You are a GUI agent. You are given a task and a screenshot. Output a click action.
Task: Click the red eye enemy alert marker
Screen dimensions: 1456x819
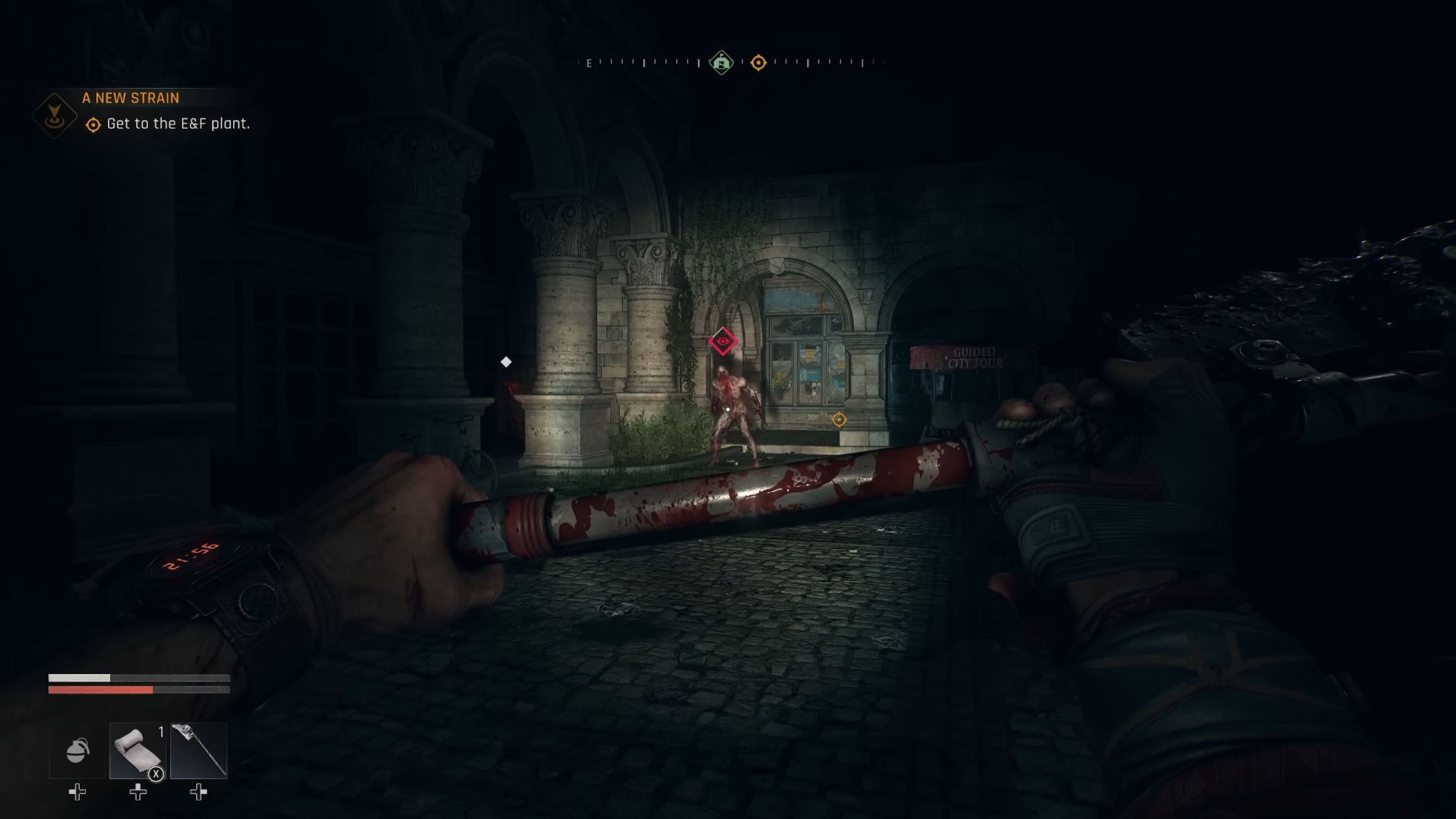click(723, 342)
